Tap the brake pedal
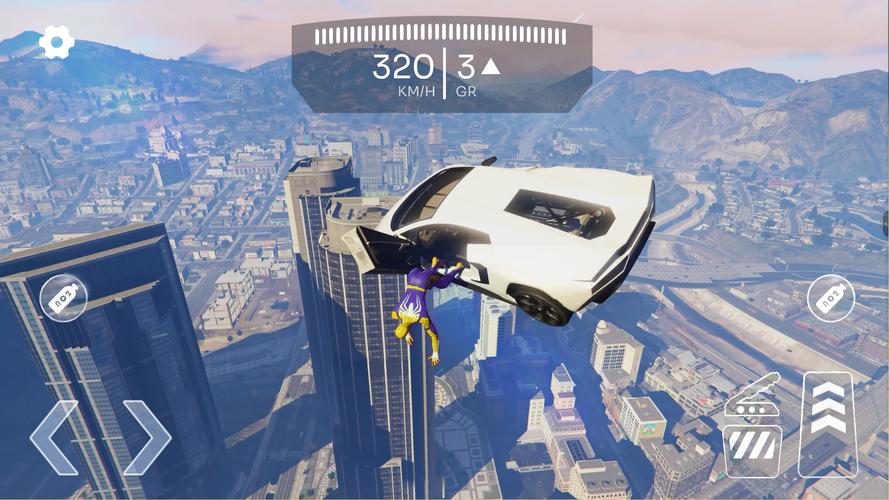This screenshot has width=889, height=500. 753,426
